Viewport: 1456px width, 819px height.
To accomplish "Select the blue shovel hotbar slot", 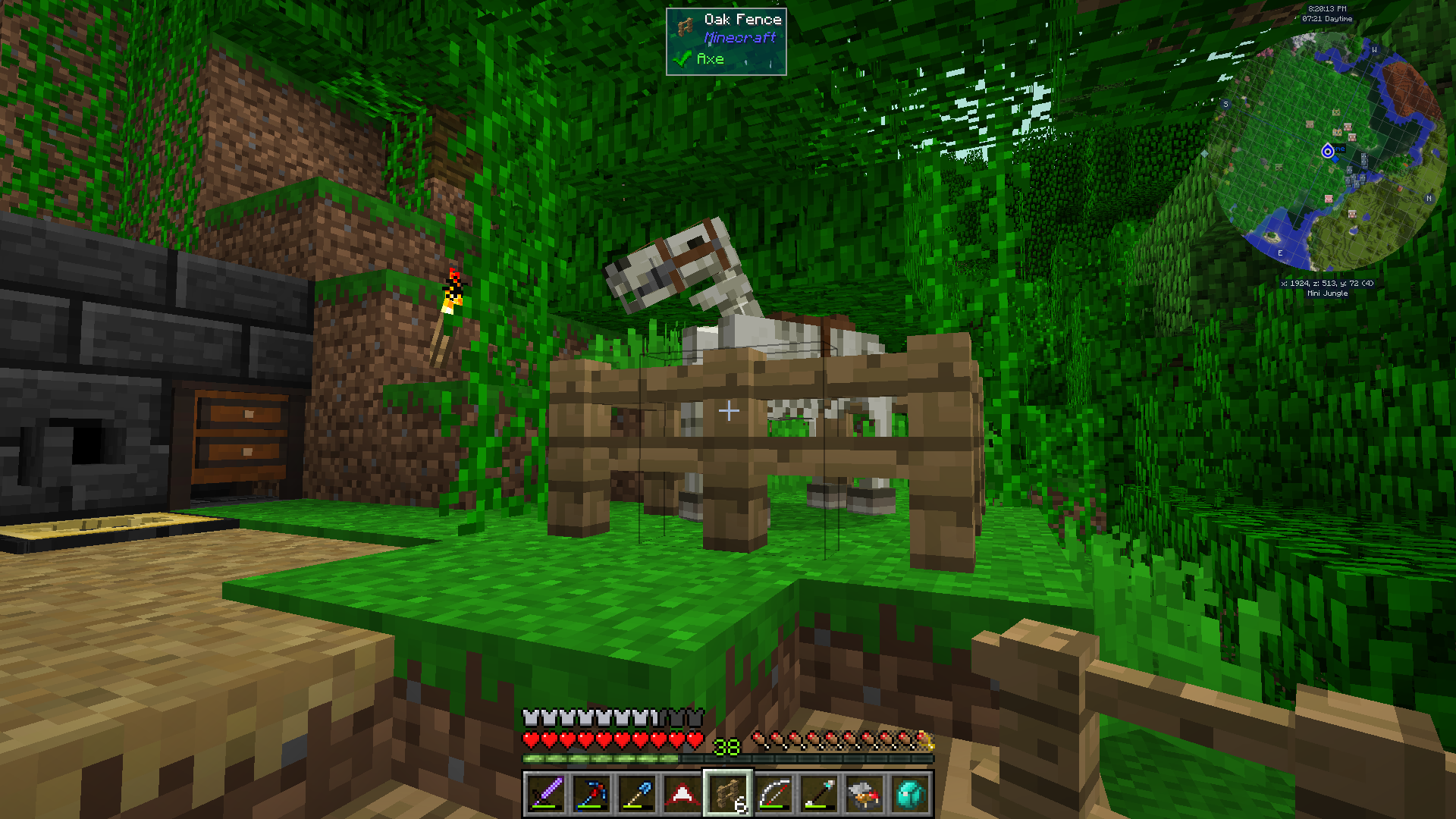I will click(637, 794).
